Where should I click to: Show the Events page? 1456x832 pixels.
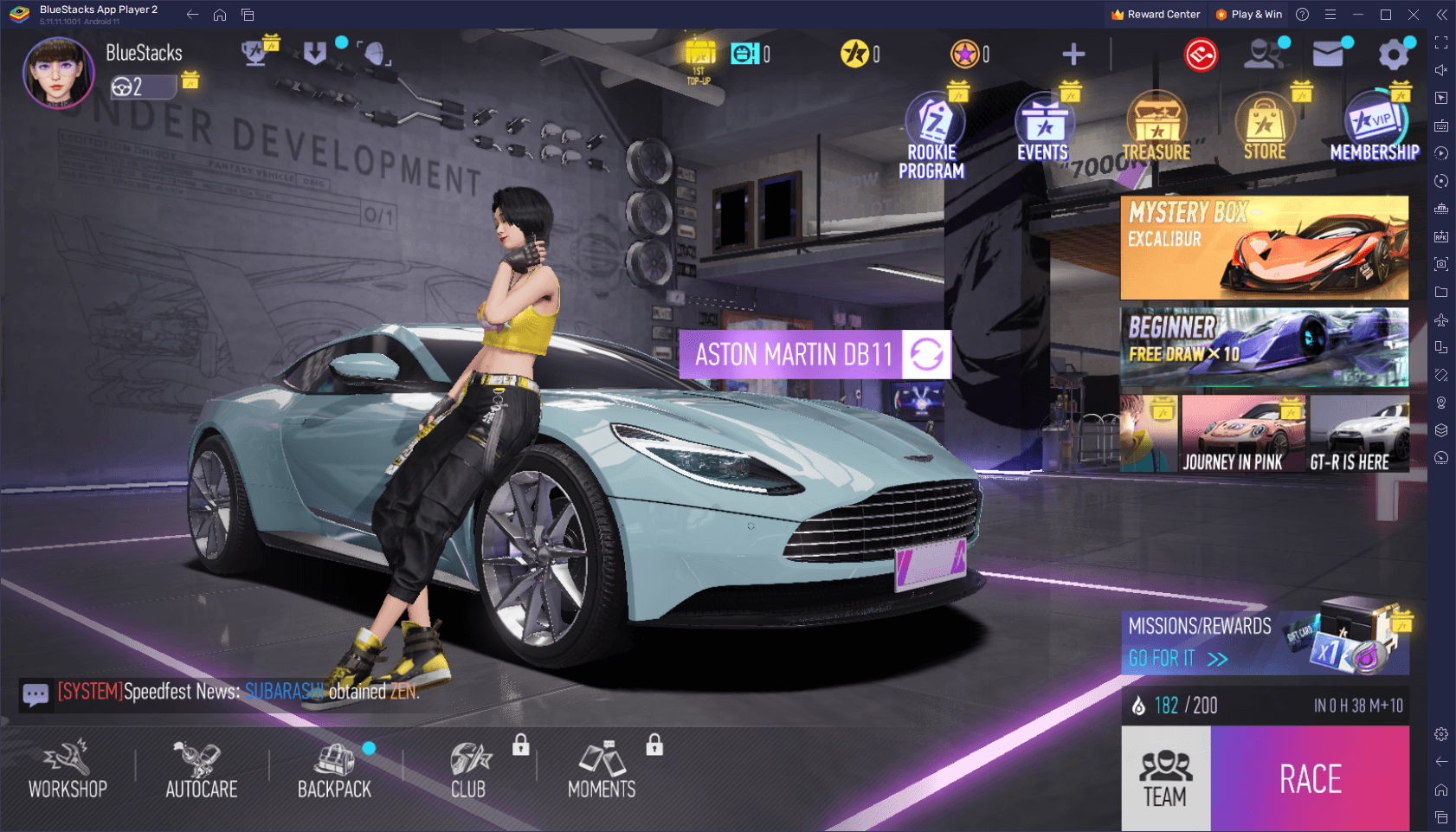click(x=1043, y=130)
